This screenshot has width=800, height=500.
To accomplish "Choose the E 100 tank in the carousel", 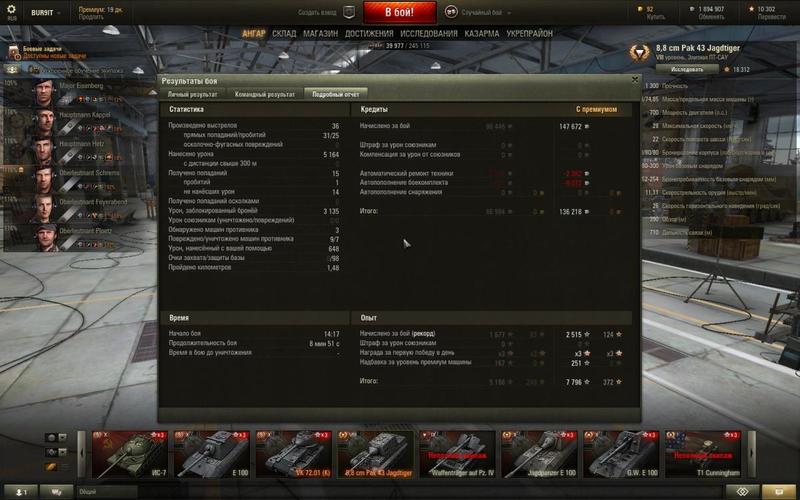I will point(211,455).
